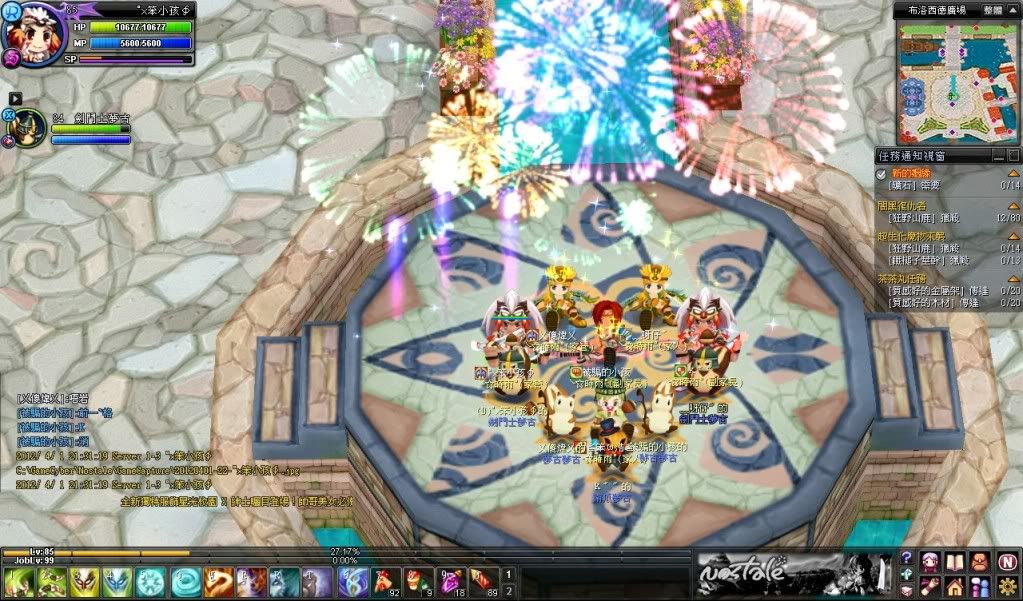This screenshot has width=1023, height=601.
Task: Minimize the quest notification window
Action: pos(999,156)
